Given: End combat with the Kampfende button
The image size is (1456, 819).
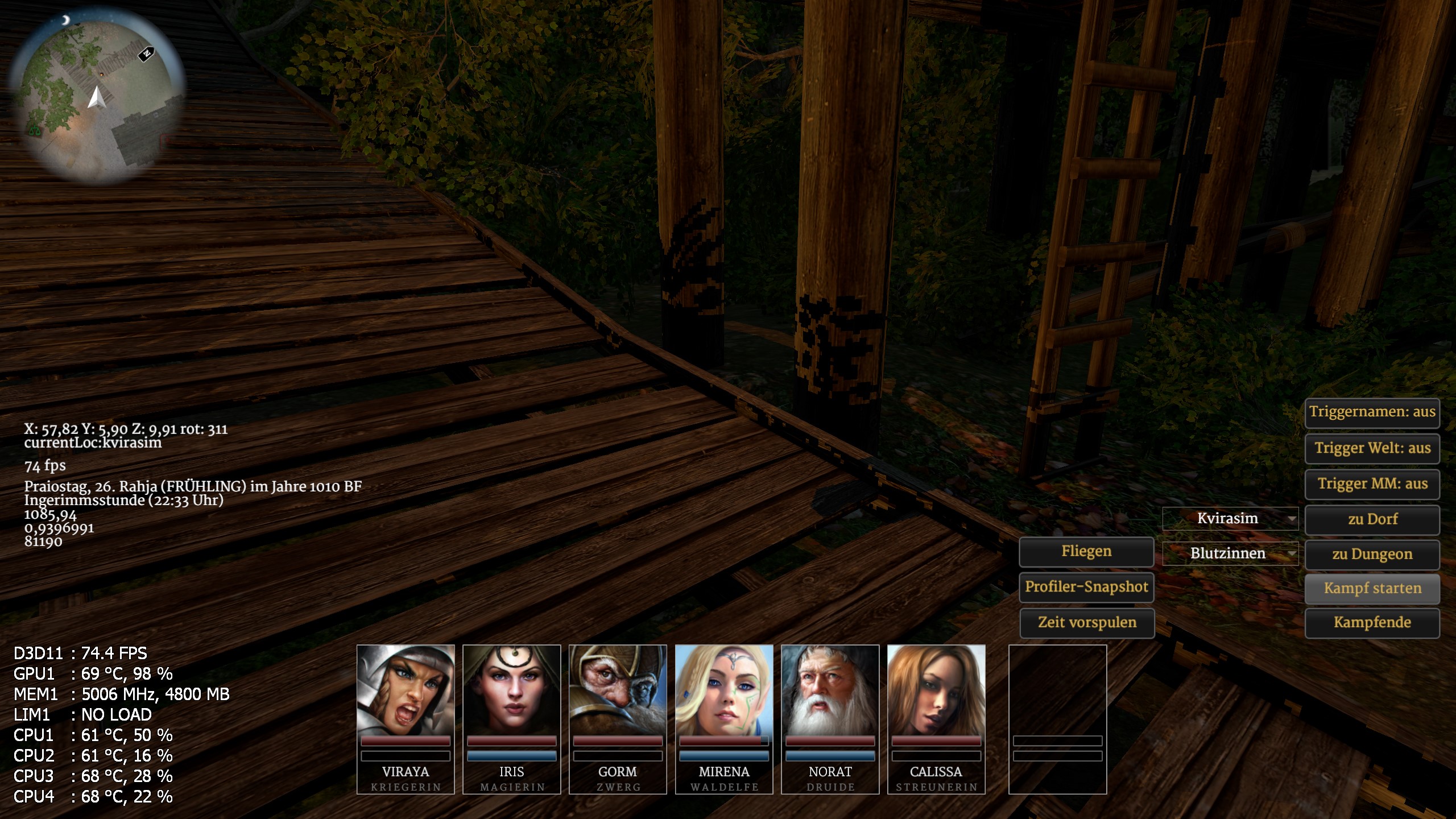Looking at the screenshot, I should (x=1372, y=623).
